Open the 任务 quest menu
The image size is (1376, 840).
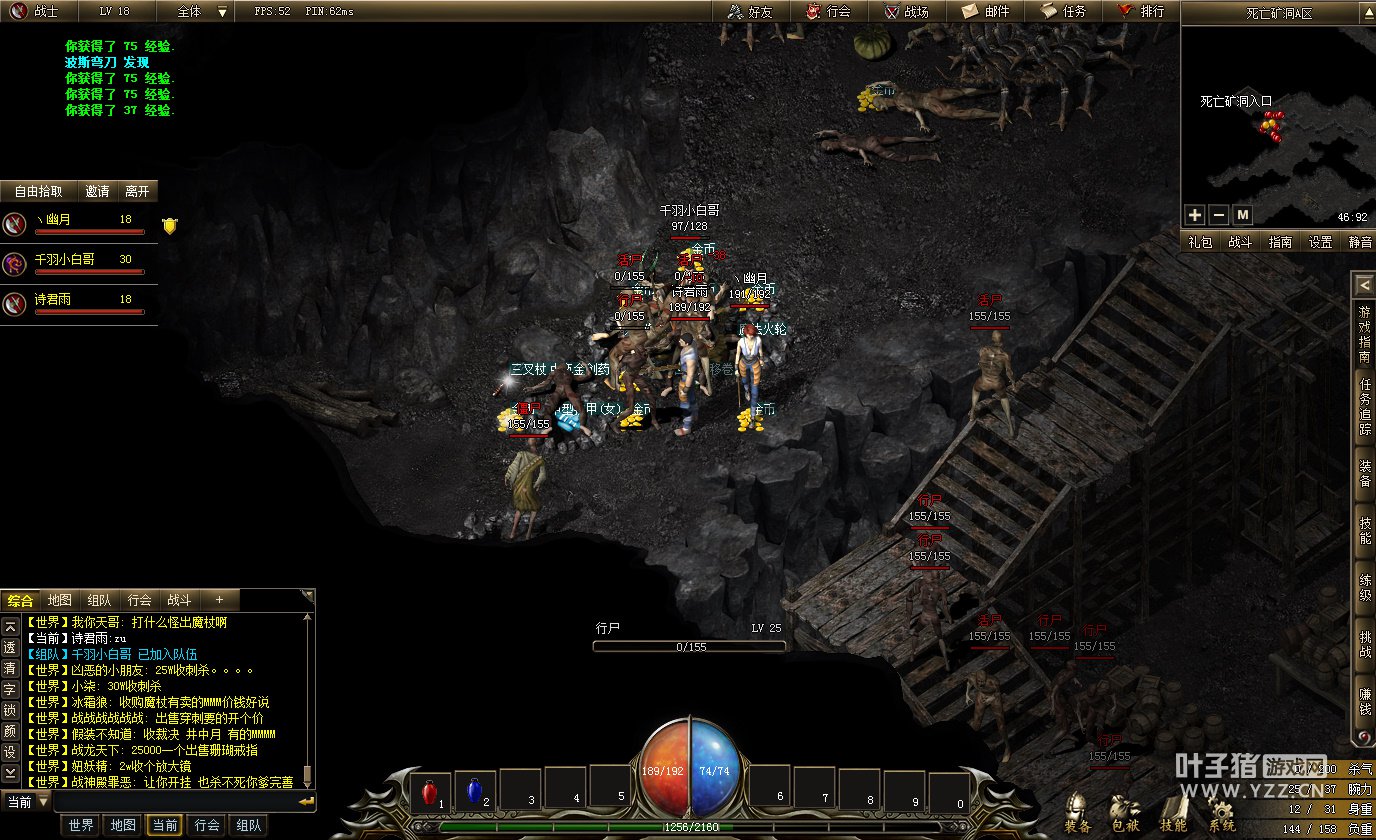[1063, 12]
